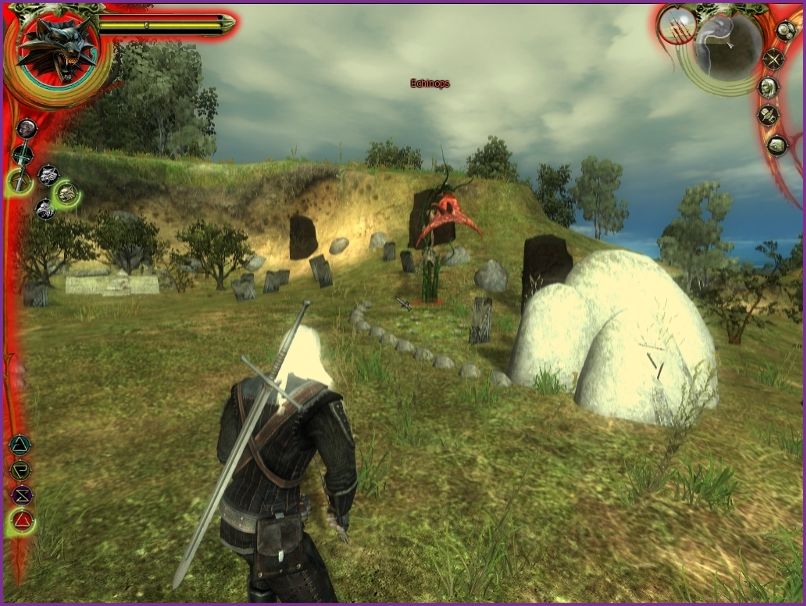Activate the purple hourglass-shaped sign
This screenshot has height=606, width=806.
click(x=20, y=494)
